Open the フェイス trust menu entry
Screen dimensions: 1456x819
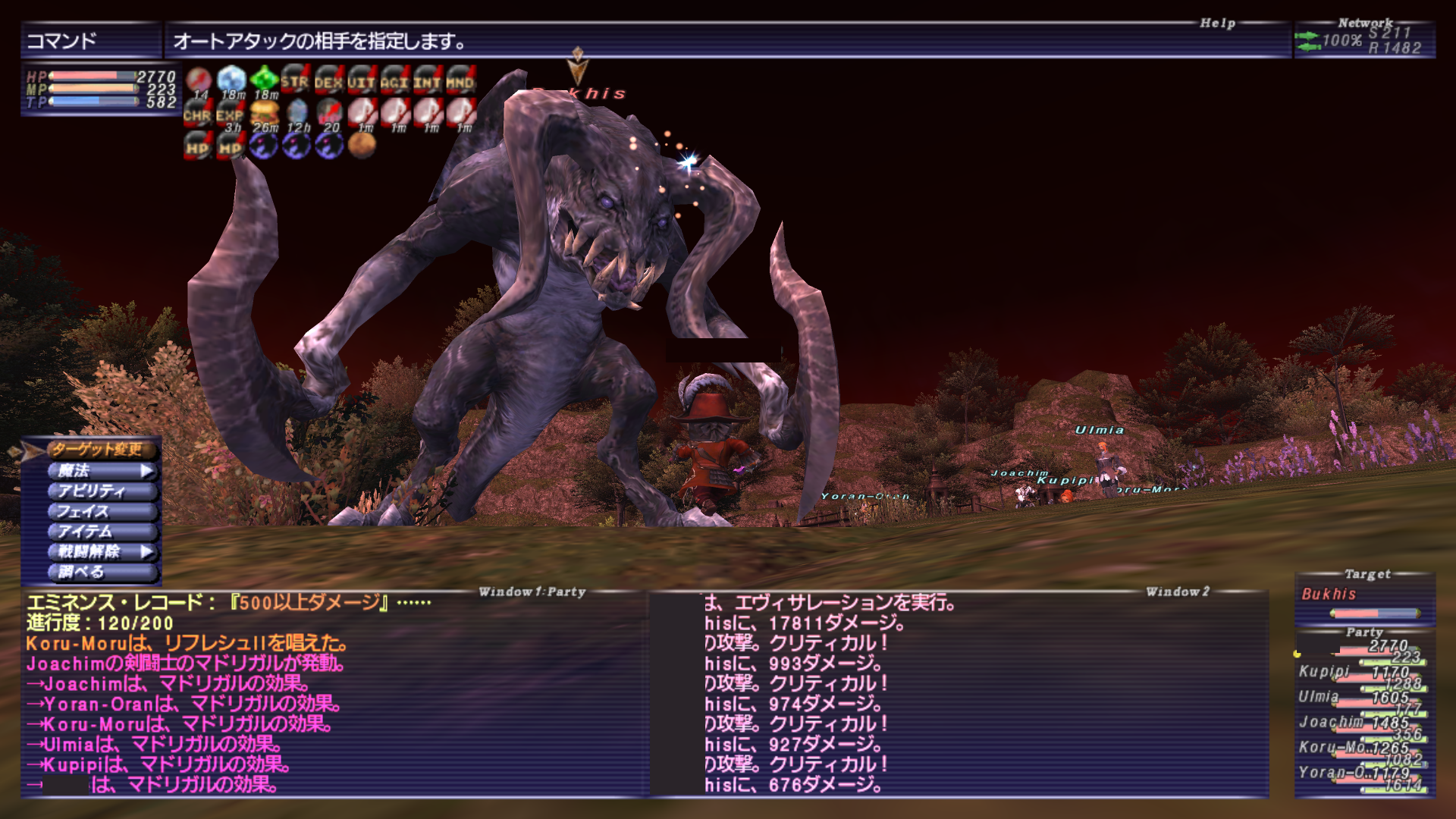click(x=101, y=512)
